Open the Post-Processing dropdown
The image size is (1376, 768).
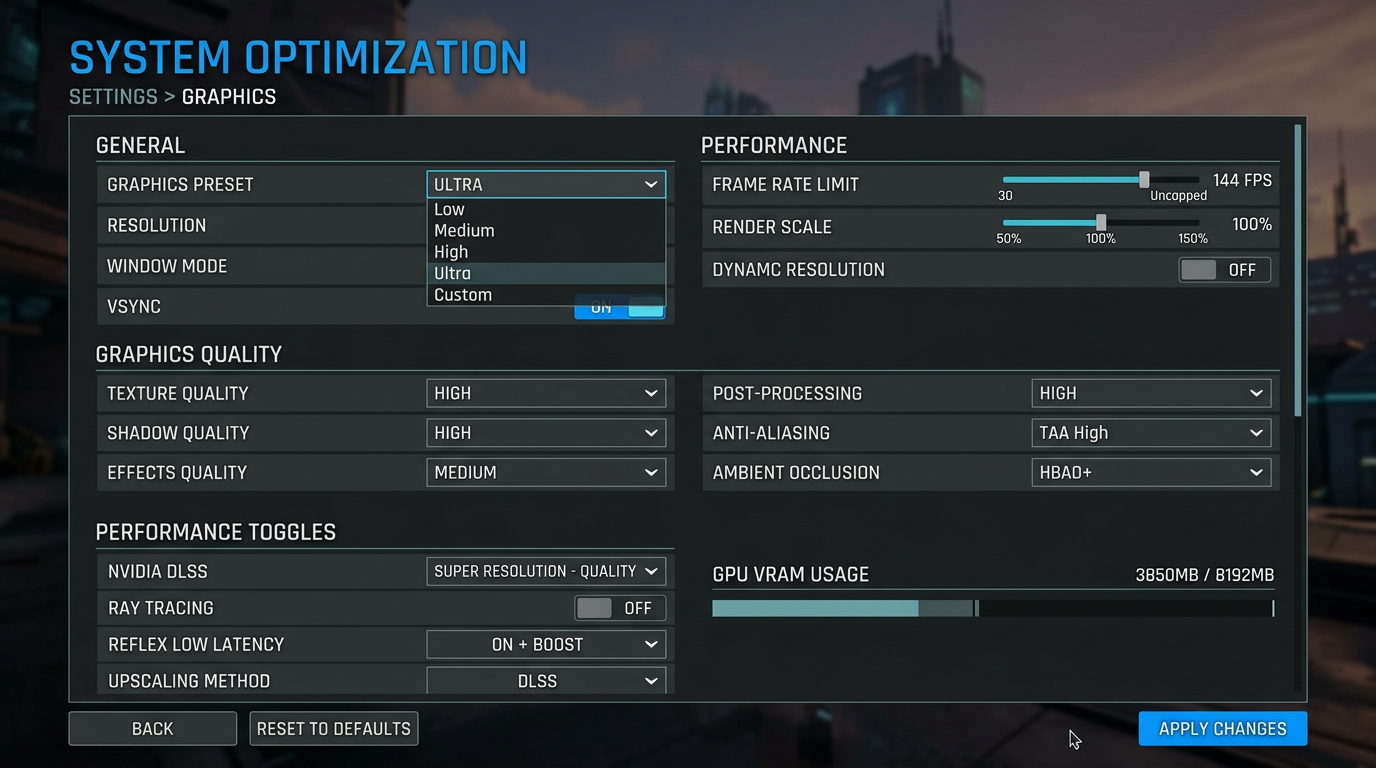[1151, 393]
